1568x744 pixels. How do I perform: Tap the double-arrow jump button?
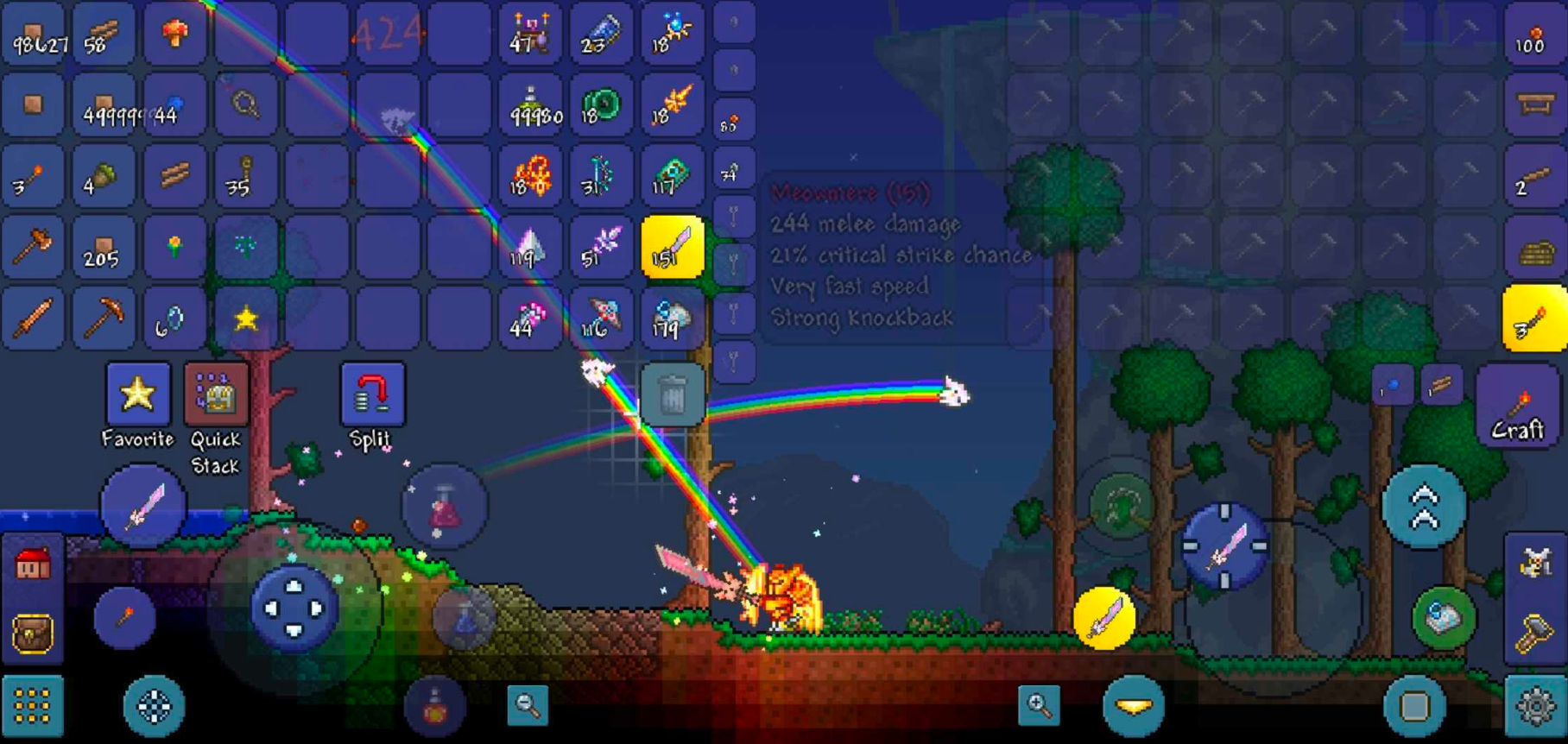1424,507
